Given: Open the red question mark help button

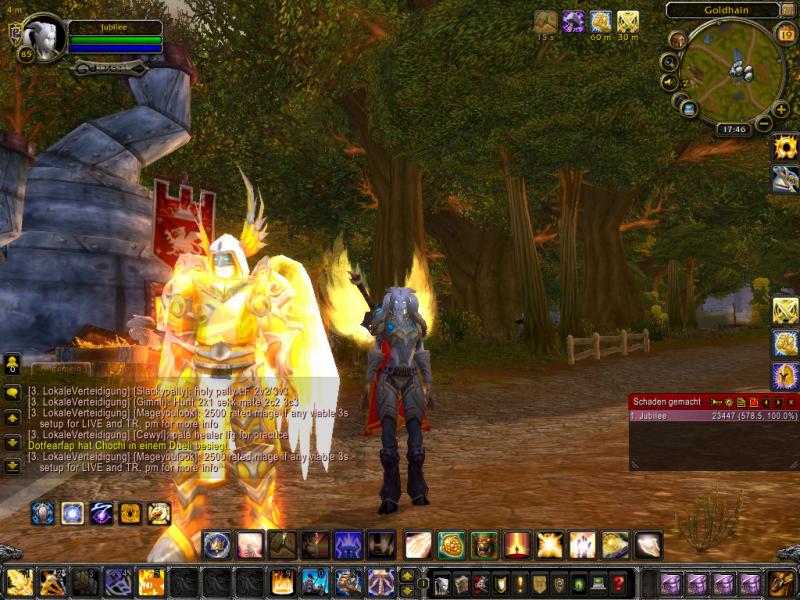Looking at the screenshot, I should pos(619,584).
